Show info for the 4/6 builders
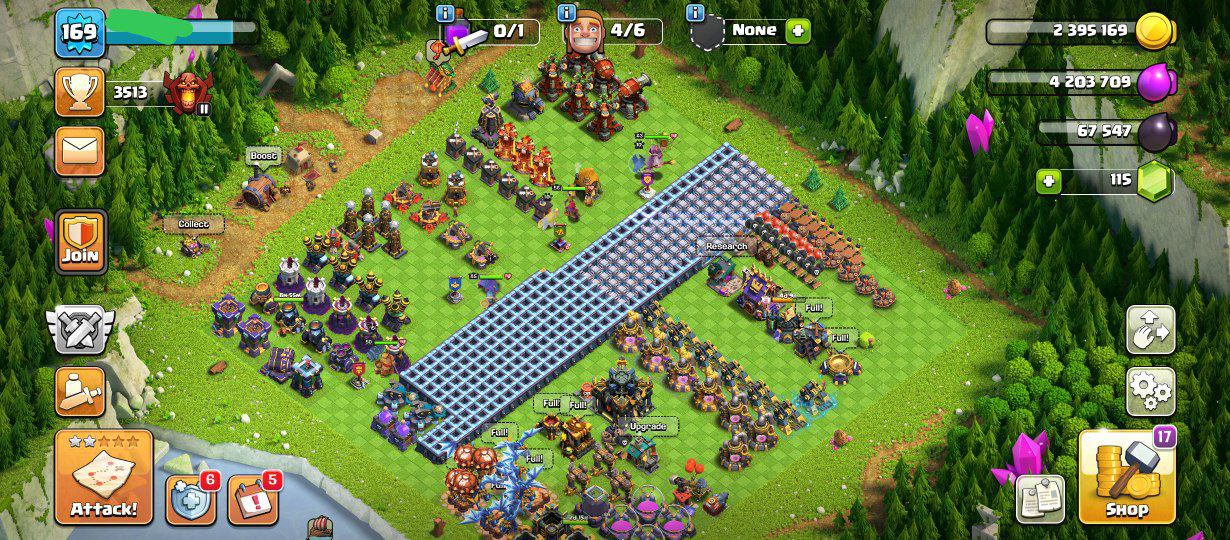Screen dimensions: 1230x540 pyautogui.click(x=567, y=13)
